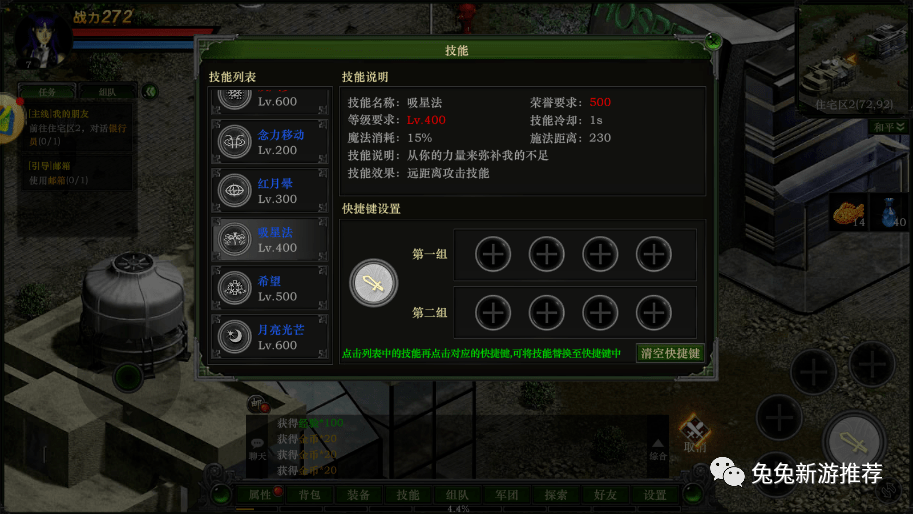Click the player portrait avatar
Viewport: 913px width, 514px height.
click(x=43, y=40)
